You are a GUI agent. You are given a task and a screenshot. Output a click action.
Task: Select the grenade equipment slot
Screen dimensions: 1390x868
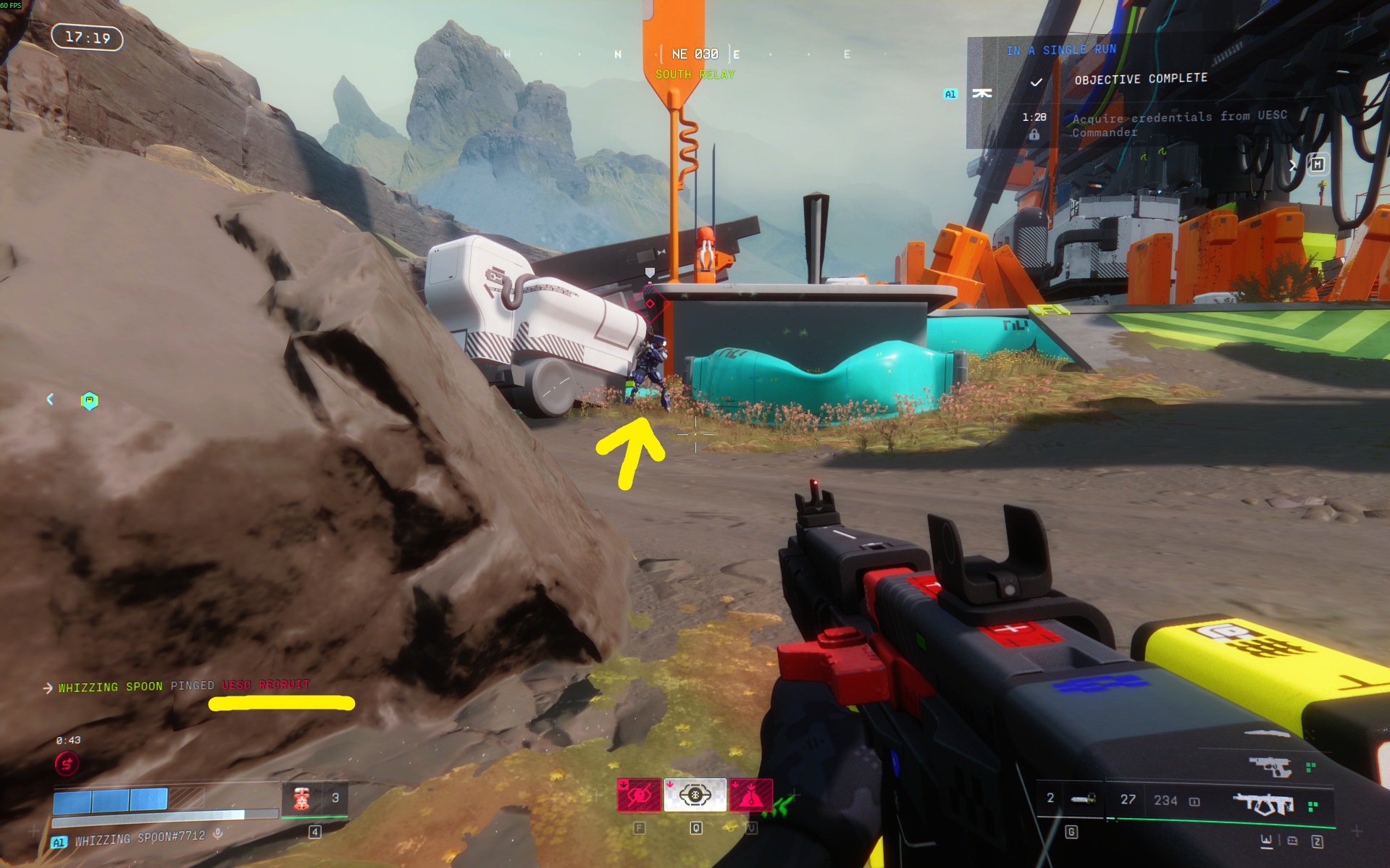1084,799
